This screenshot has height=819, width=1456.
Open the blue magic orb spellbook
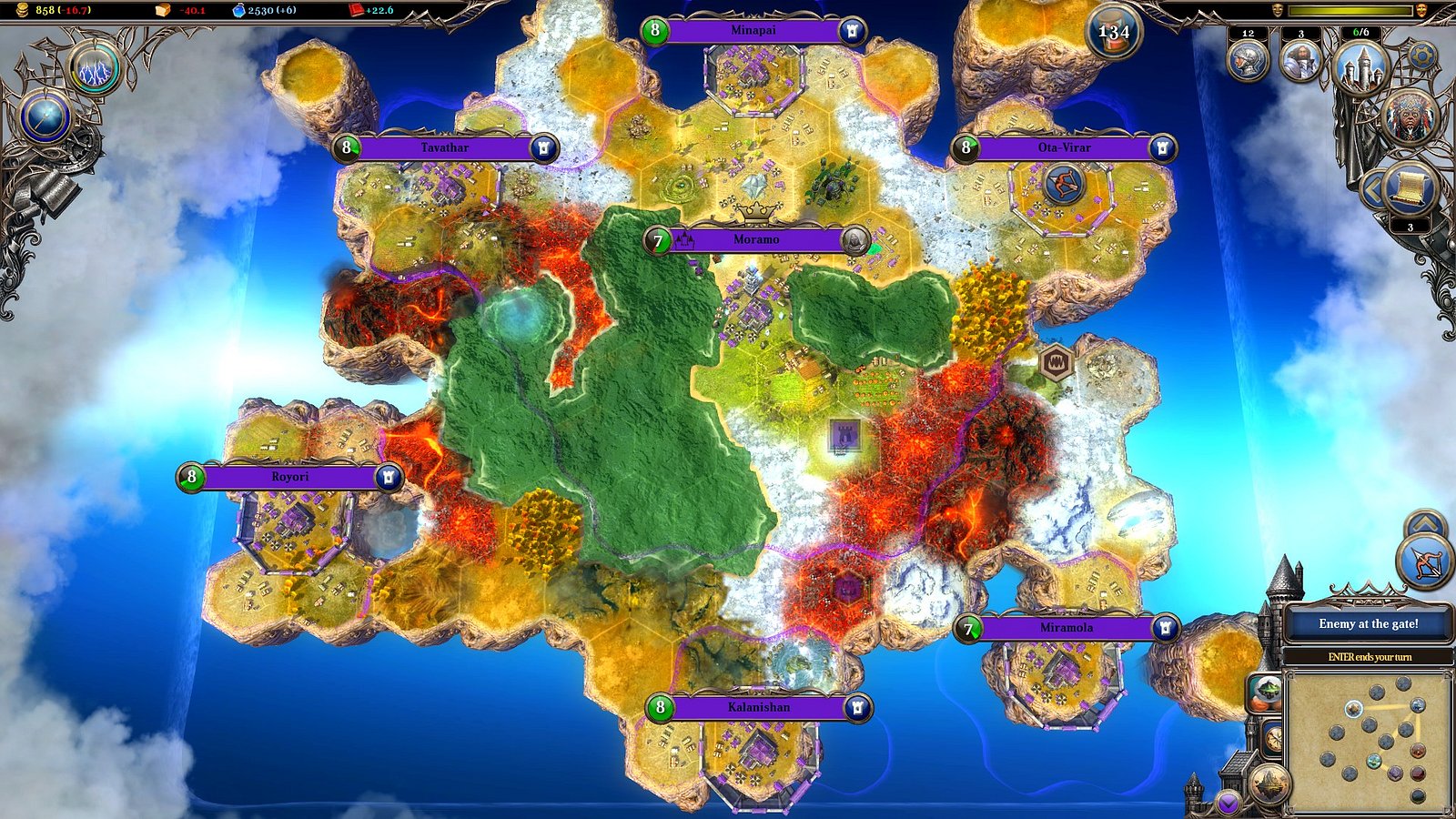(45, 116)
